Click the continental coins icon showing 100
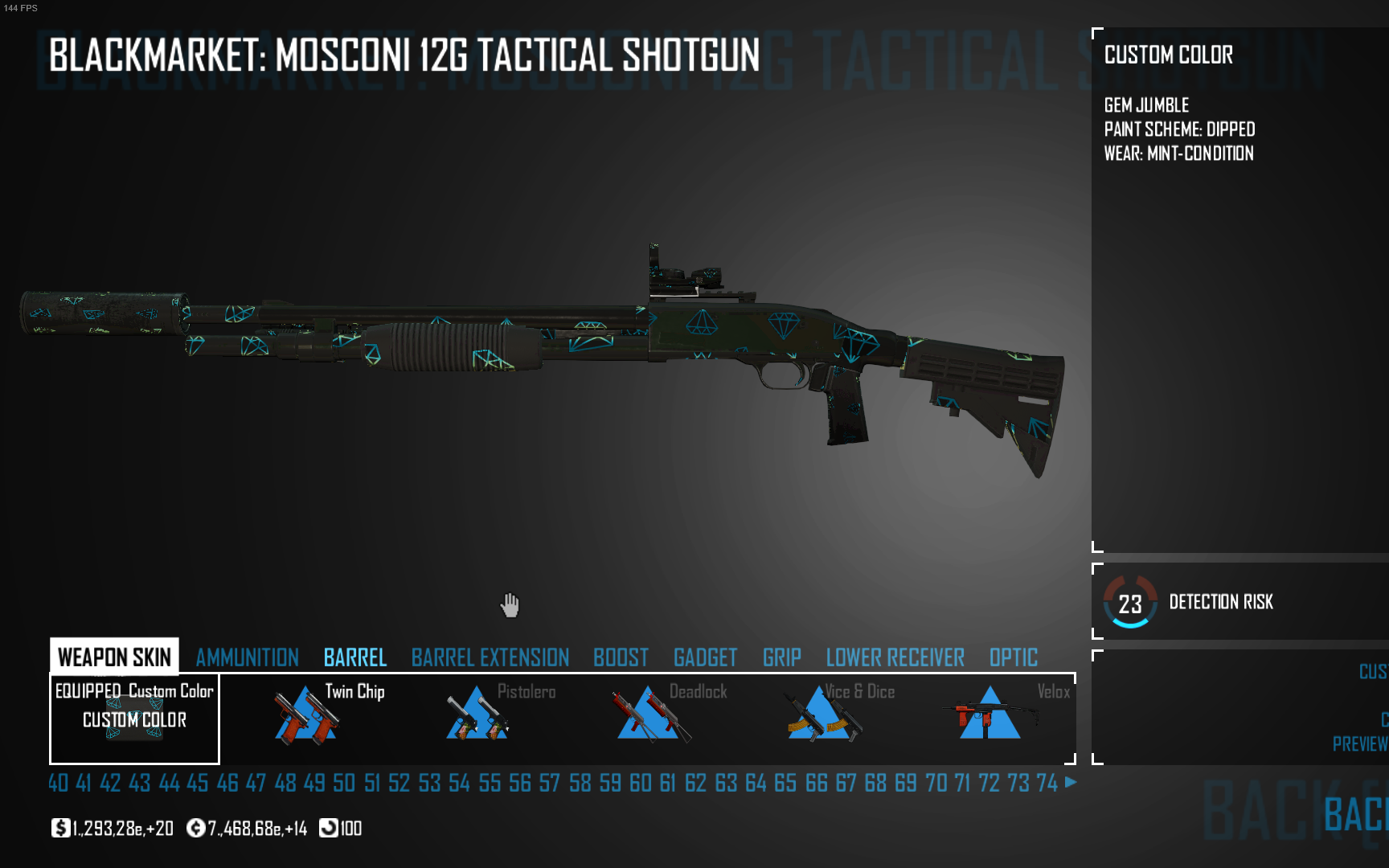Viewport: 1389px width, 868px height. tap(330, 828)
